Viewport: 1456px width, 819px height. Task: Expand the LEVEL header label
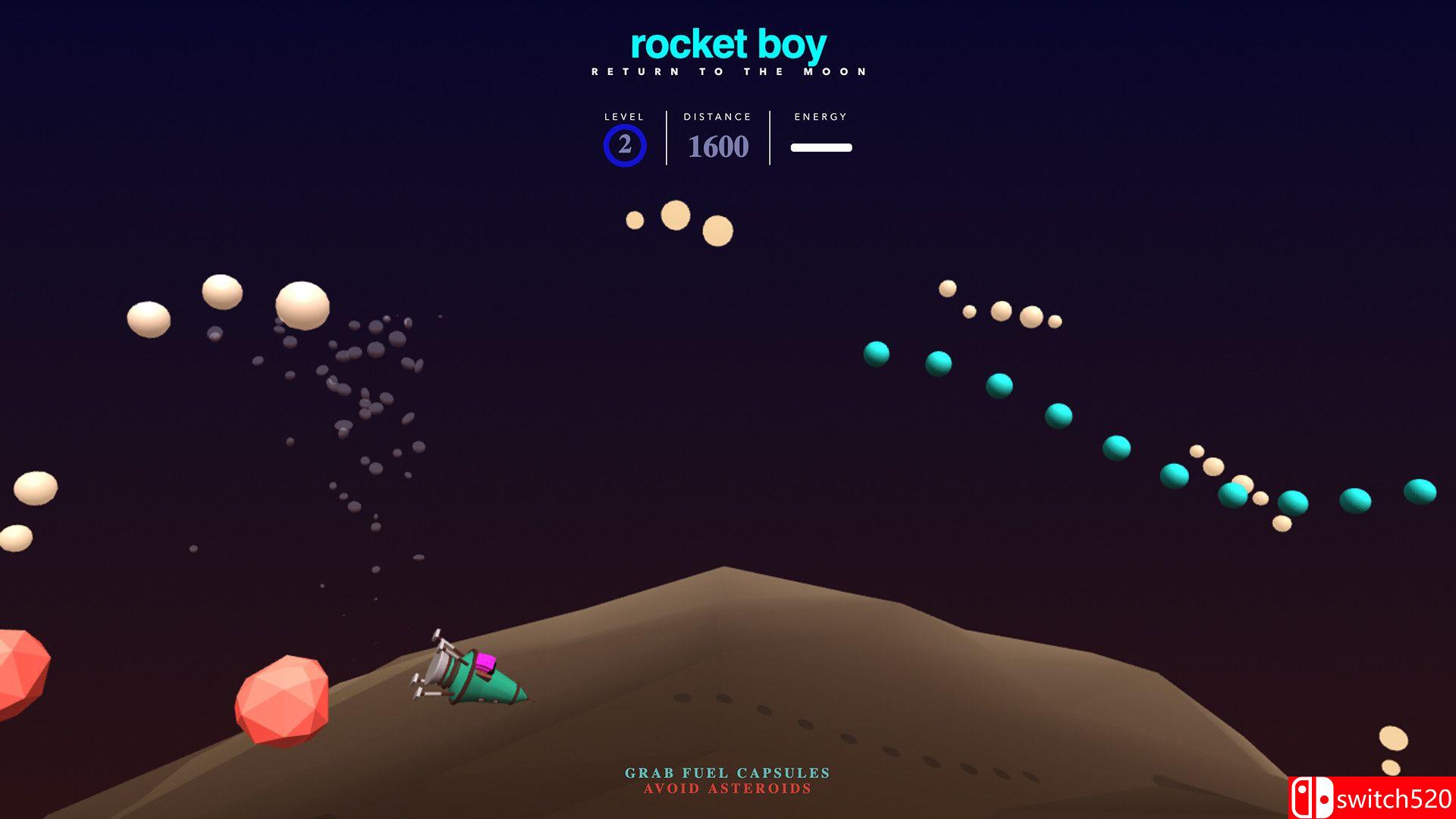coord(623,117)
